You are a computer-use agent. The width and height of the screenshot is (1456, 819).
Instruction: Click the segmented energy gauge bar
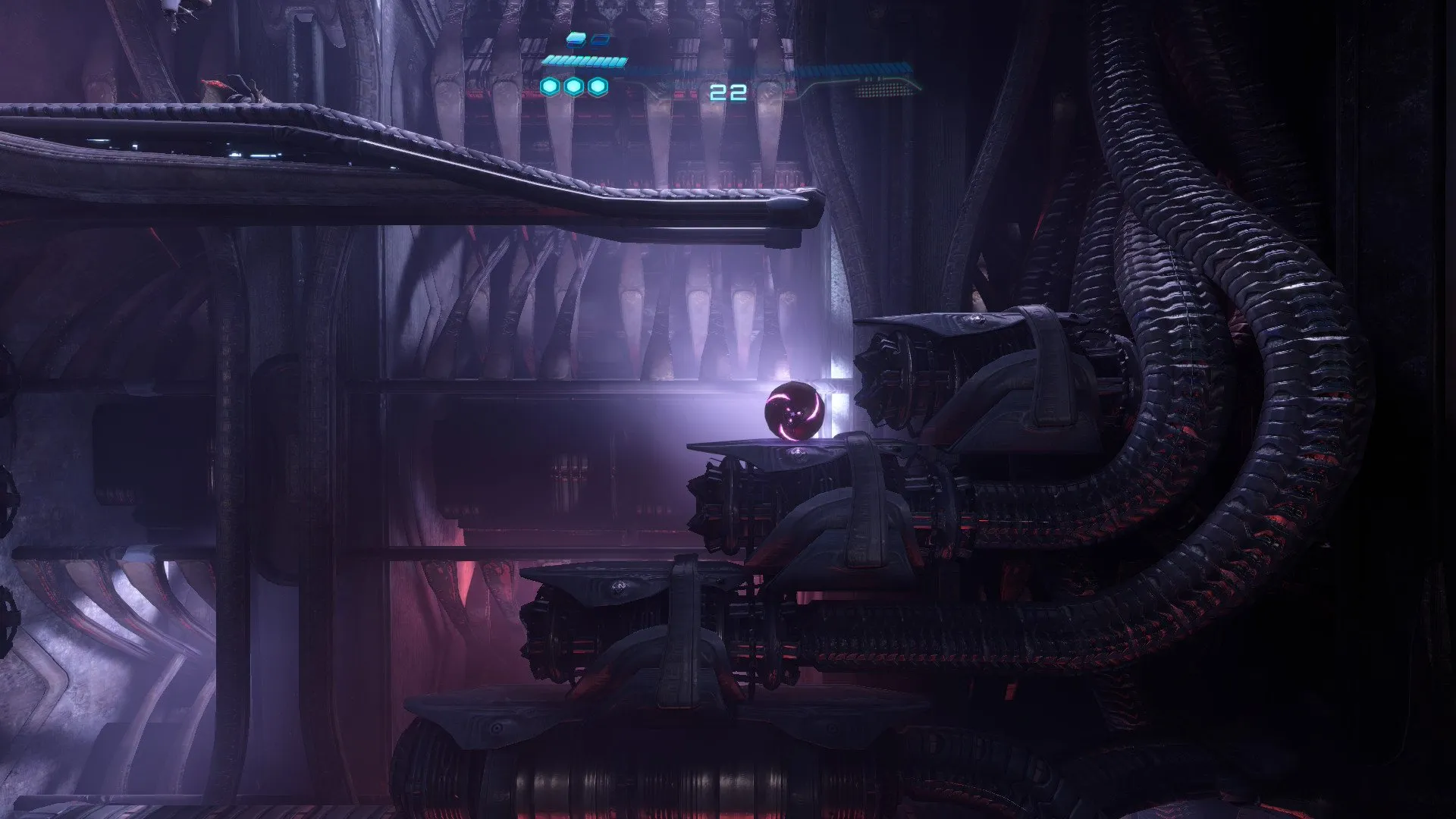click(584, 60)
